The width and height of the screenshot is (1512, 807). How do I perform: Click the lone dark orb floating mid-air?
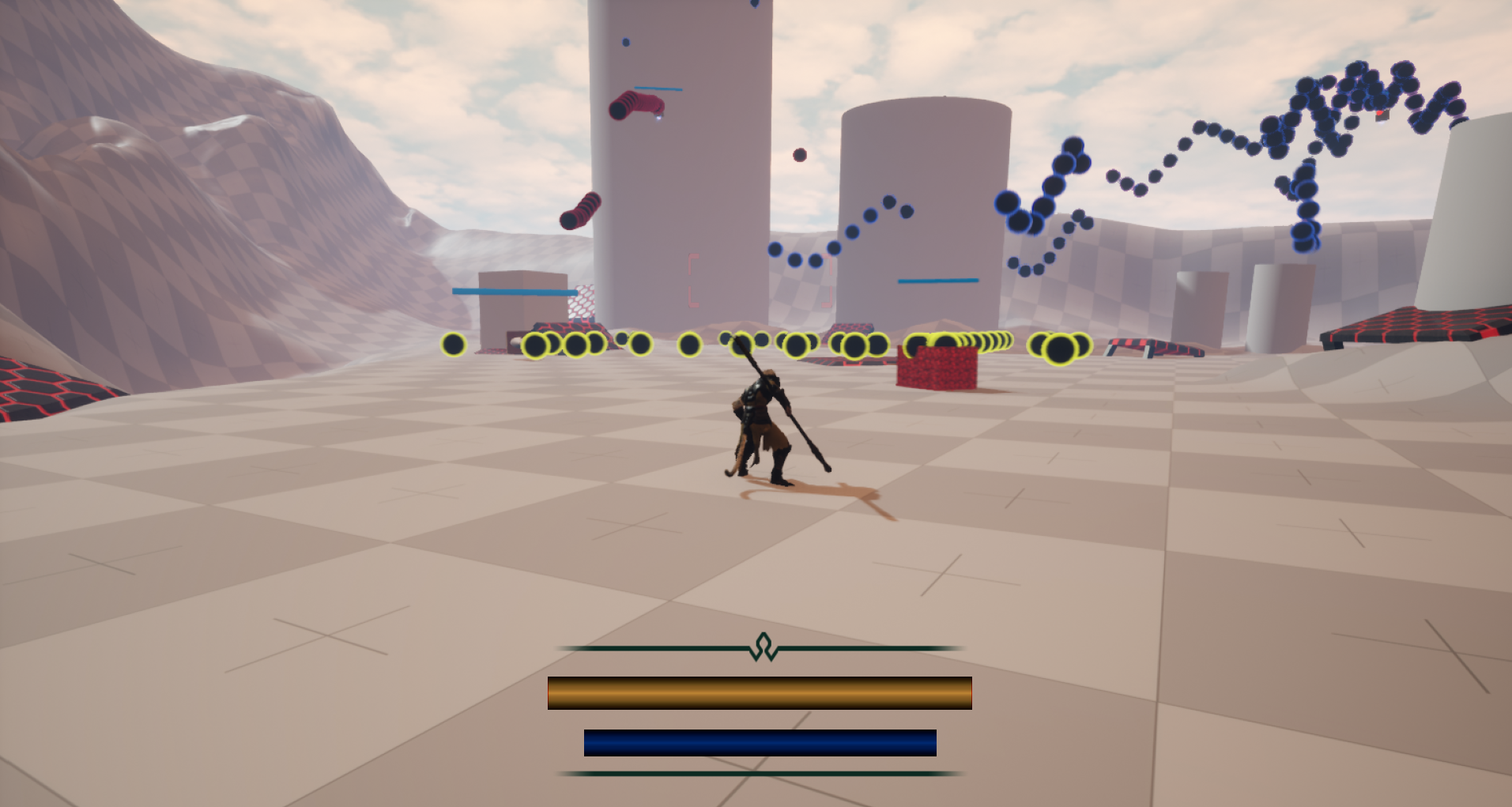801,155
